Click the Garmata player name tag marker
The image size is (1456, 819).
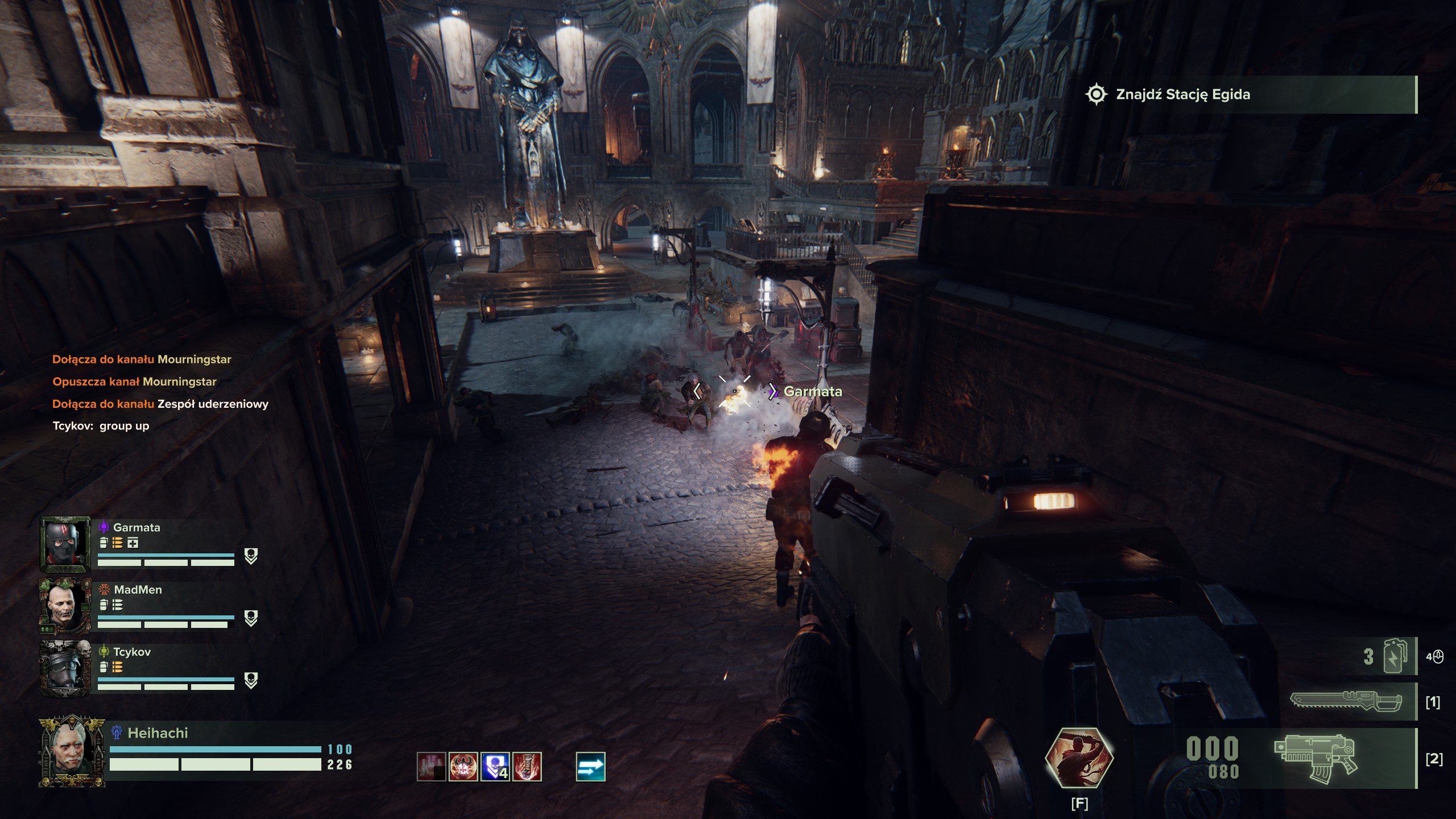(x=812, y=391)
